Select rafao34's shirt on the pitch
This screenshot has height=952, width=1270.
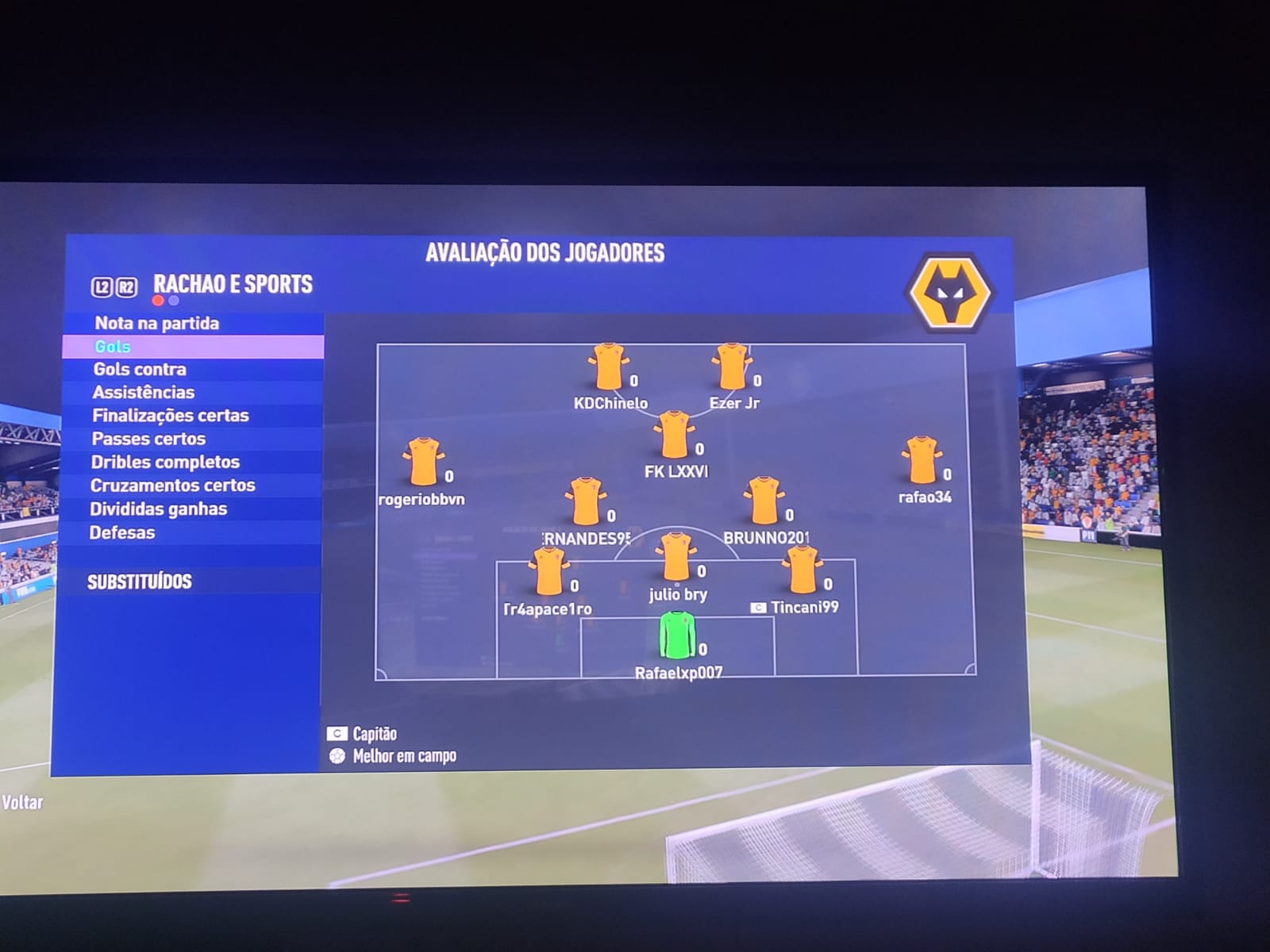pyautogui.click(x=921, y=460)
